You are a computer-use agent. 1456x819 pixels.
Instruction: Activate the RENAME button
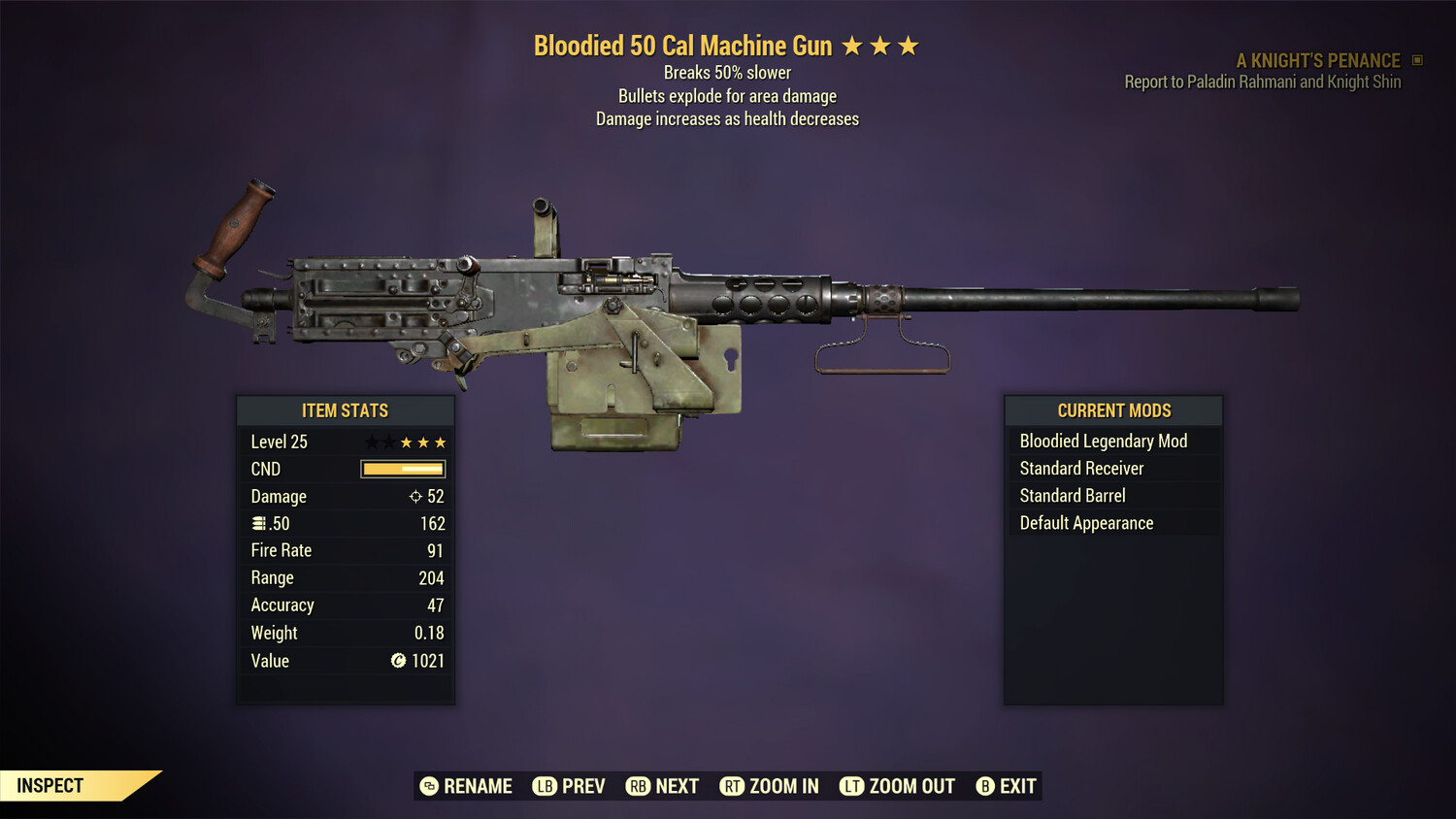[x=466, y=786]
